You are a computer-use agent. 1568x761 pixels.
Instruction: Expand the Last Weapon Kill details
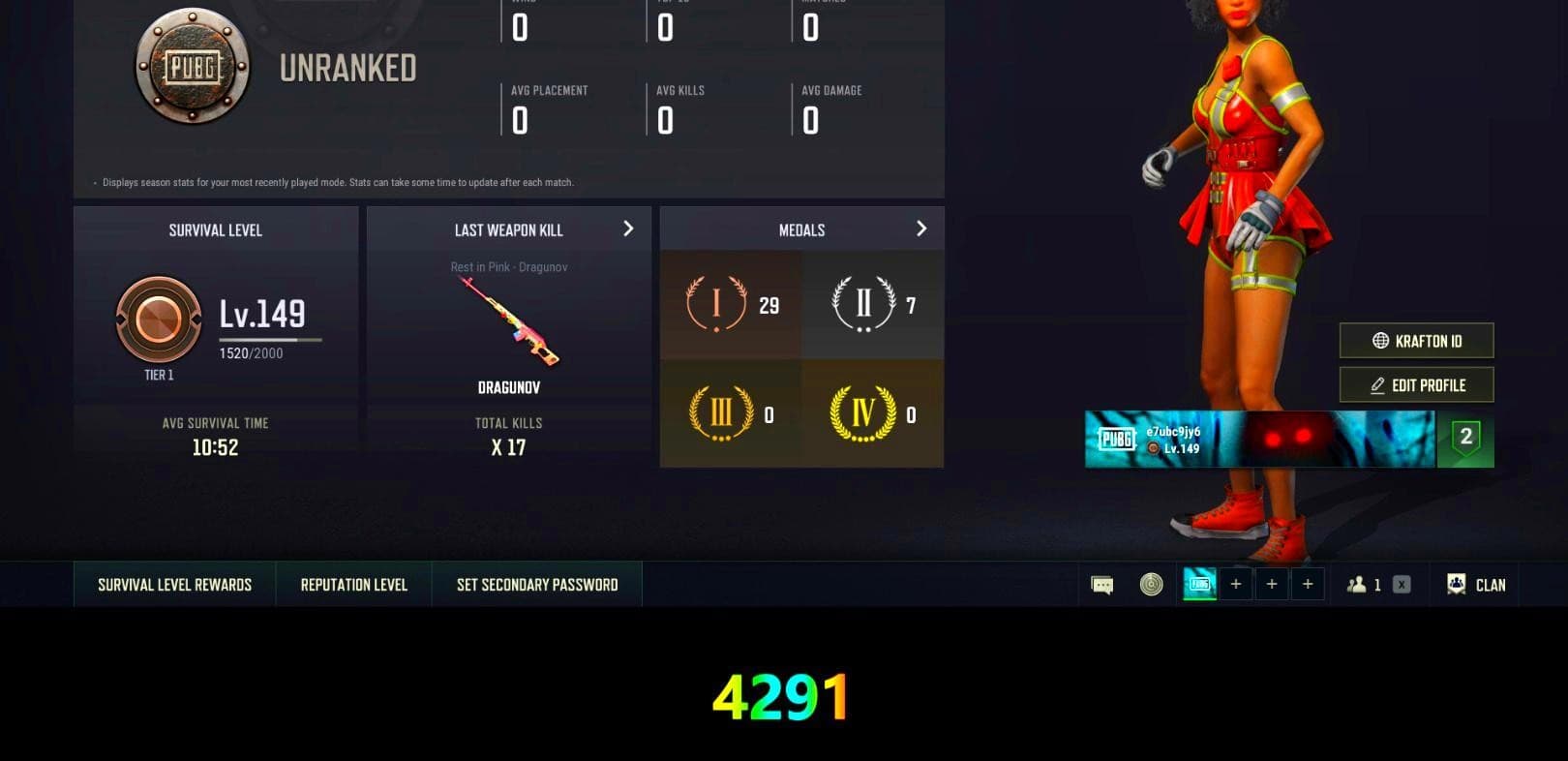tap(627, 228)
